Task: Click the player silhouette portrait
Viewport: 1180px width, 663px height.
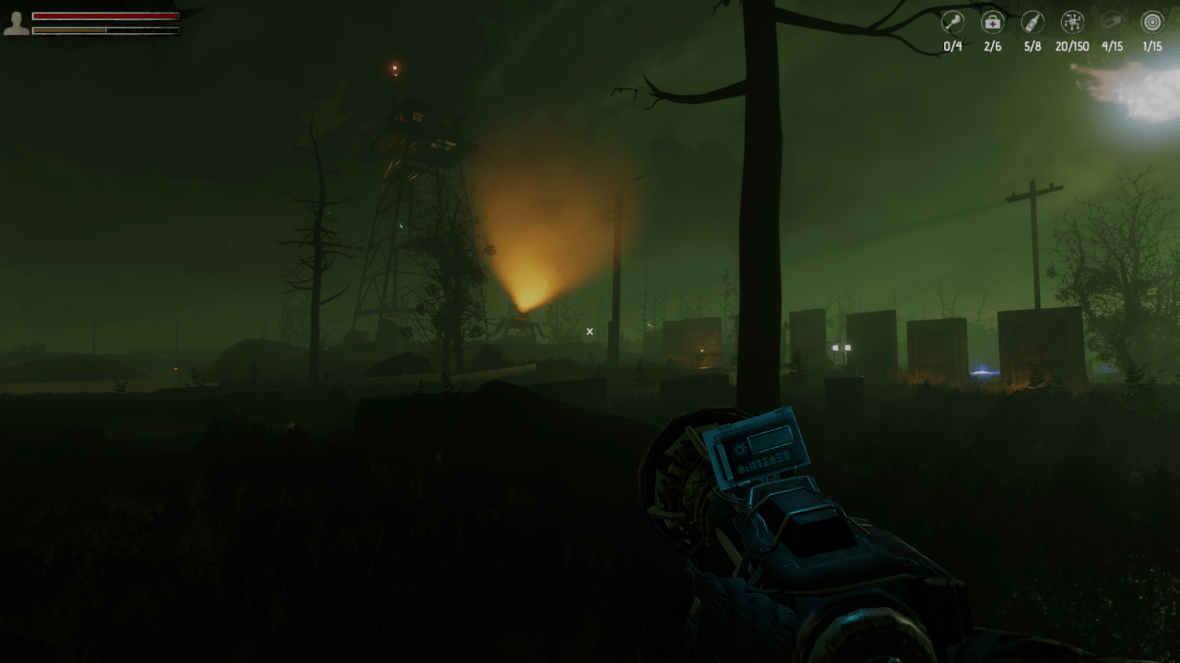Action: (16, 23)
